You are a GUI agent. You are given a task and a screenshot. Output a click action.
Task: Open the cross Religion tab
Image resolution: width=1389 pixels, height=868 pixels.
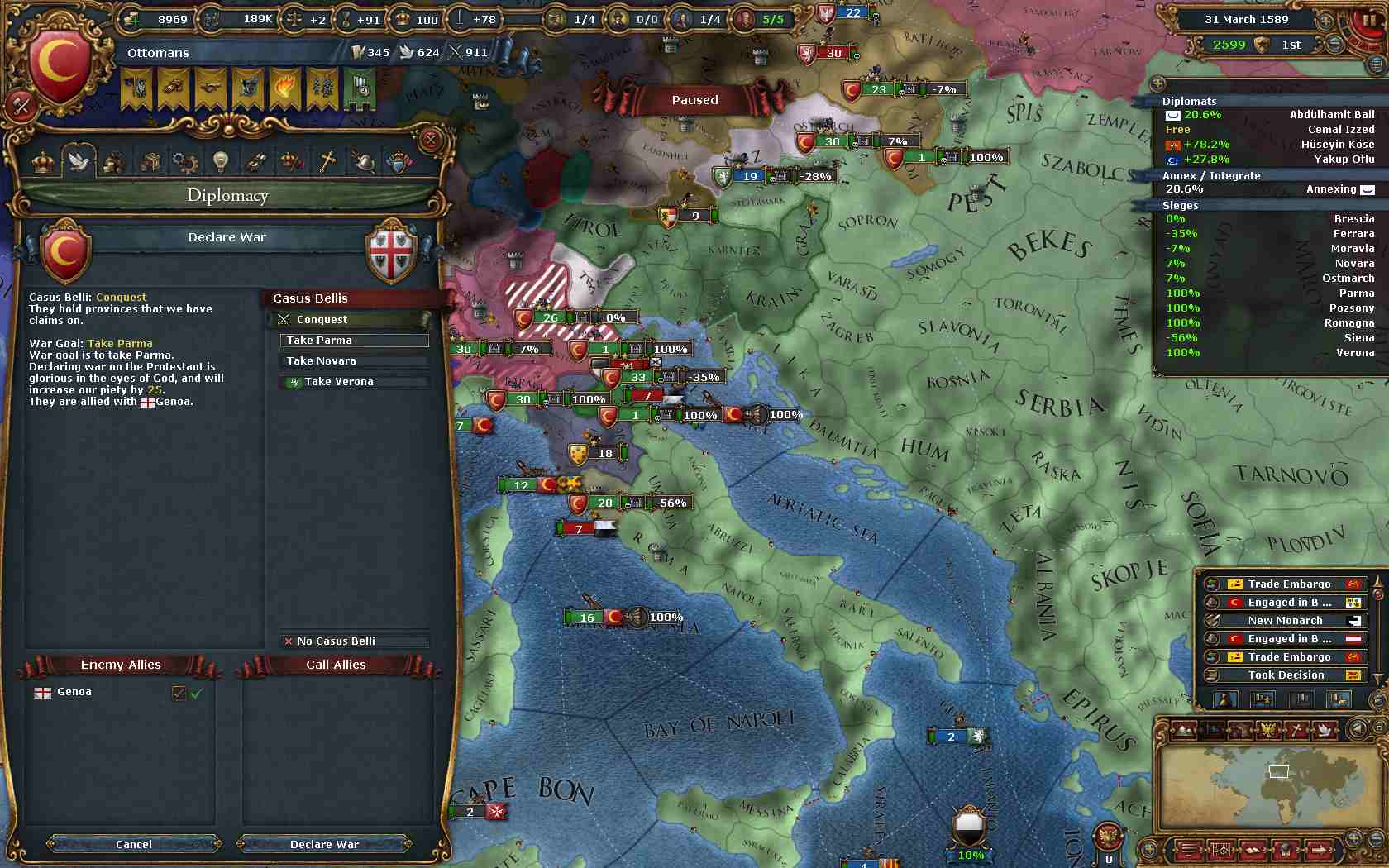point(327,162)
